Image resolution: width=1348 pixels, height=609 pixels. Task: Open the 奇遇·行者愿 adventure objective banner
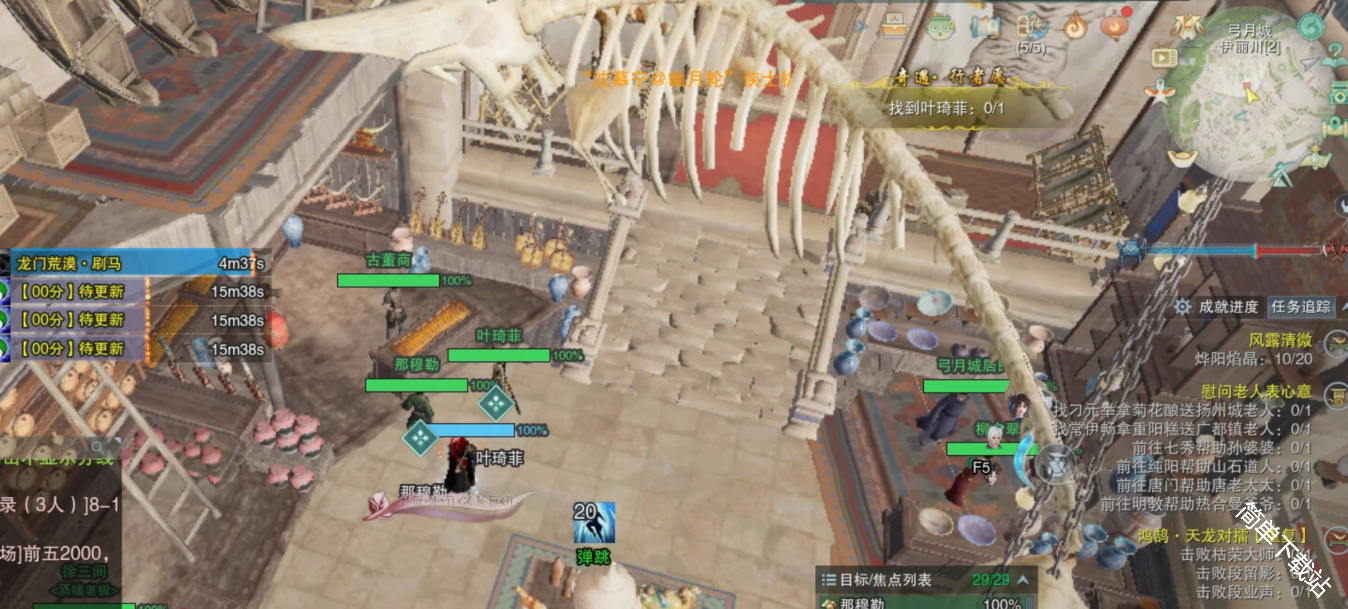tap(945, 79)
